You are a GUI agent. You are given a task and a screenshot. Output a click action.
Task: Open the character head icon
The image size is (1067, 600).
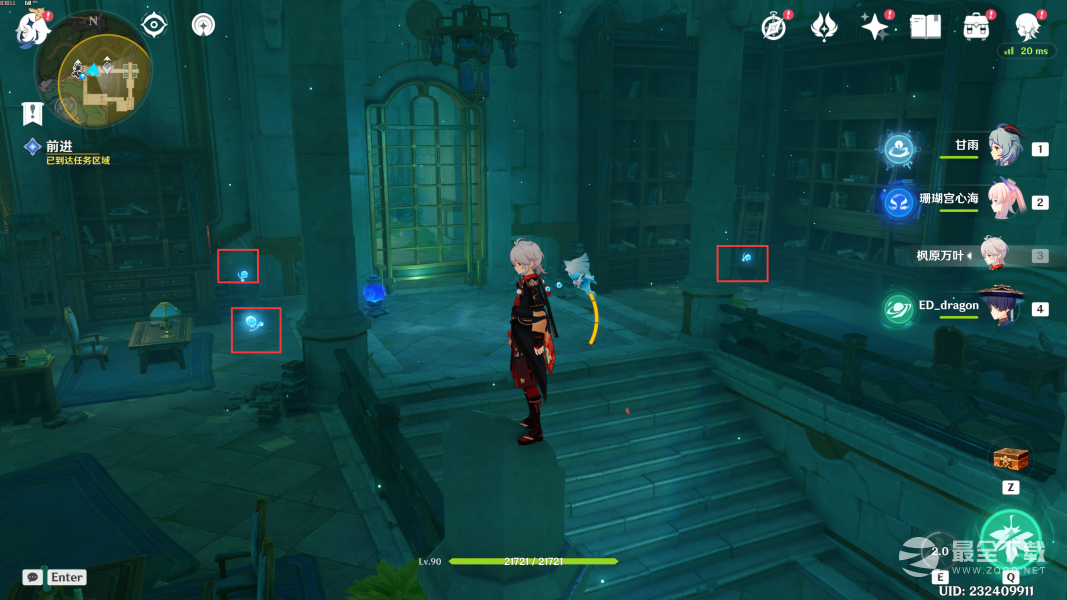1027,27
